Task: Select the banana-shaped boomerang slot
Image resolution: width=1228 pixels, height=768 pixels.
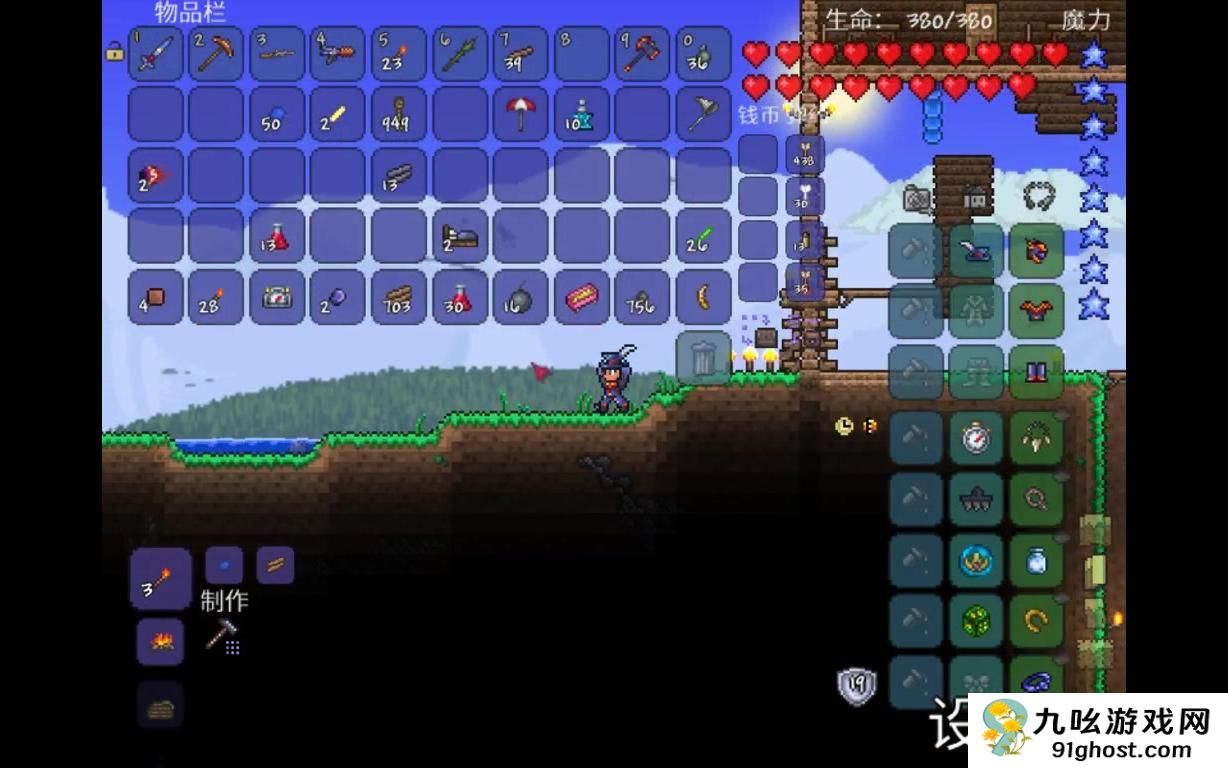Action: point(704,297)
